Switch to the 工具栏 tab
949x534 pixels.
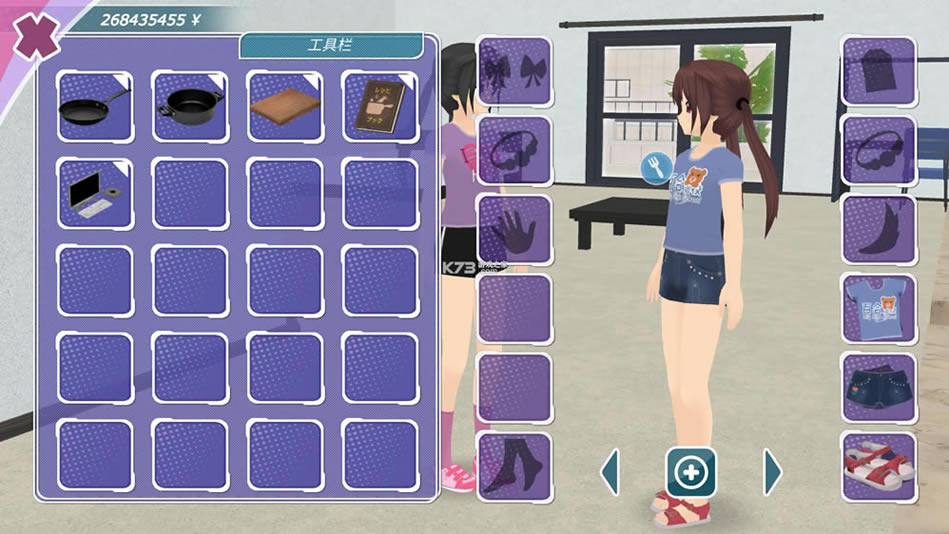[330, 46]
